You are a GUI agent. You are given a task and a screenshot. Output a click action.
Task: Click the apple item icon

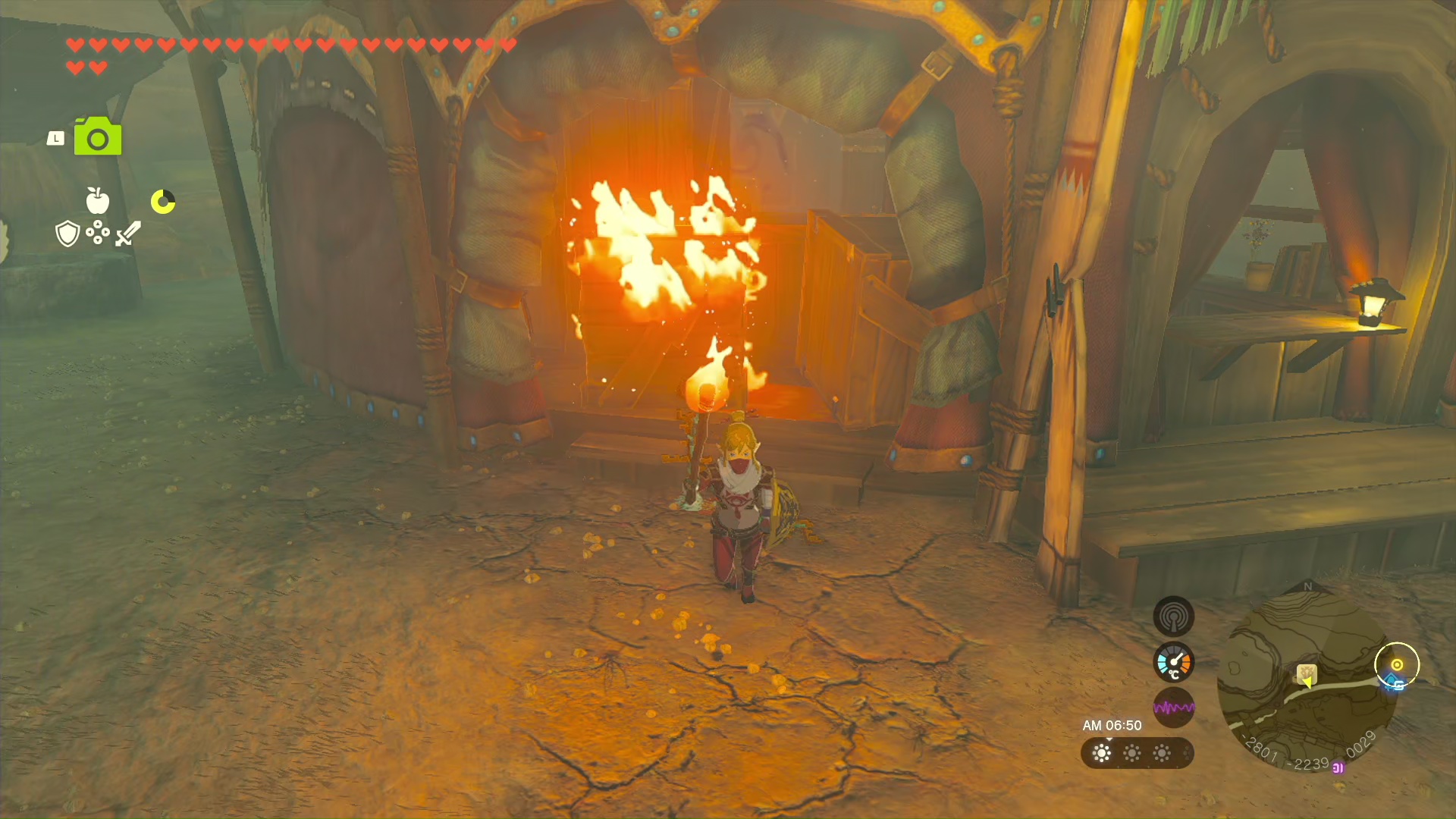[x=98, y=201]
